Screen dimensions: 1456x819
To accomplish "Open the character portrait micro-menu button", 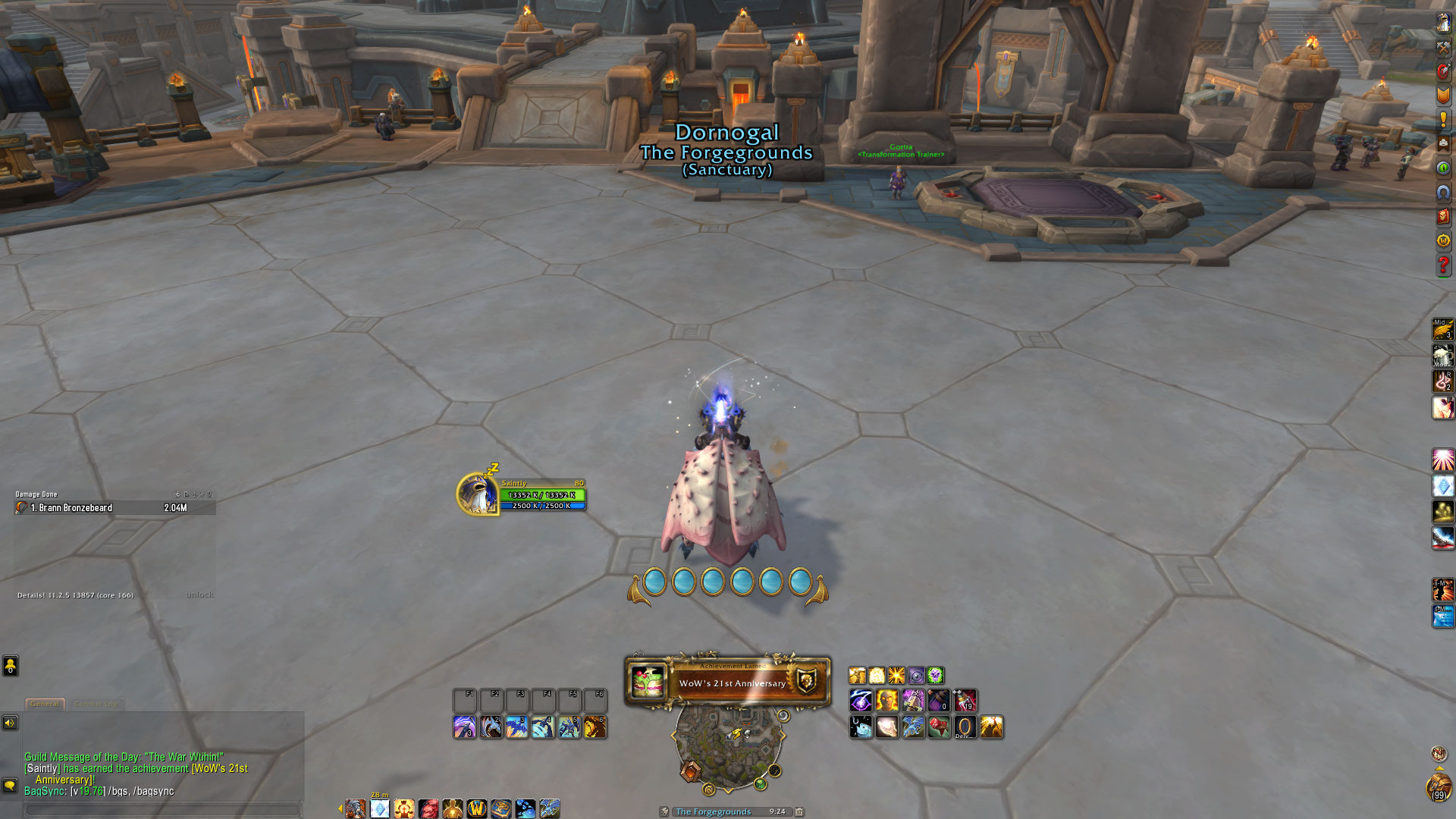I will point(1443,23).
